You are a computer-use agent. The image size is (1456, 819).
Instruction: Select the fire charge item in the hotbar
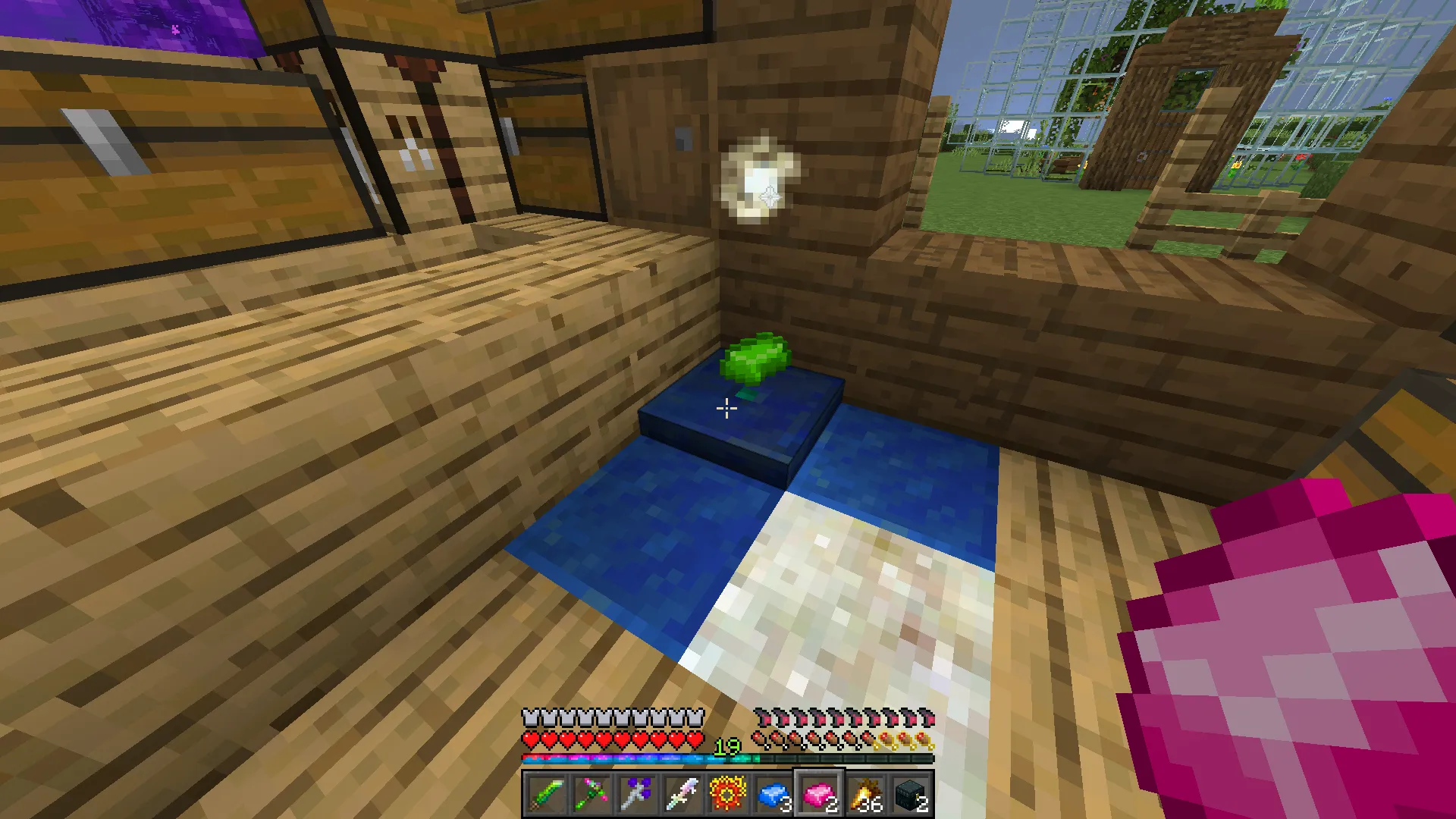(x=728, y=793)
